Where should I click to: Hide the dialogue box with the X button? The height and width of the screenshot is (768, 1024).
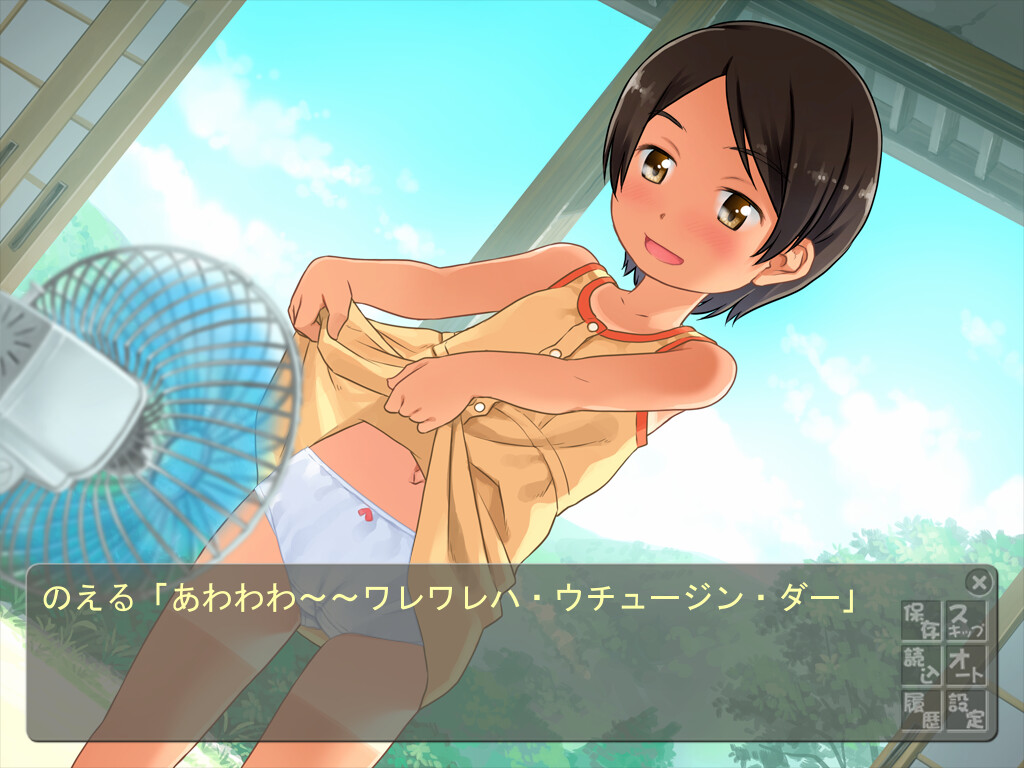pyautogui.click(x=979, y=581)
